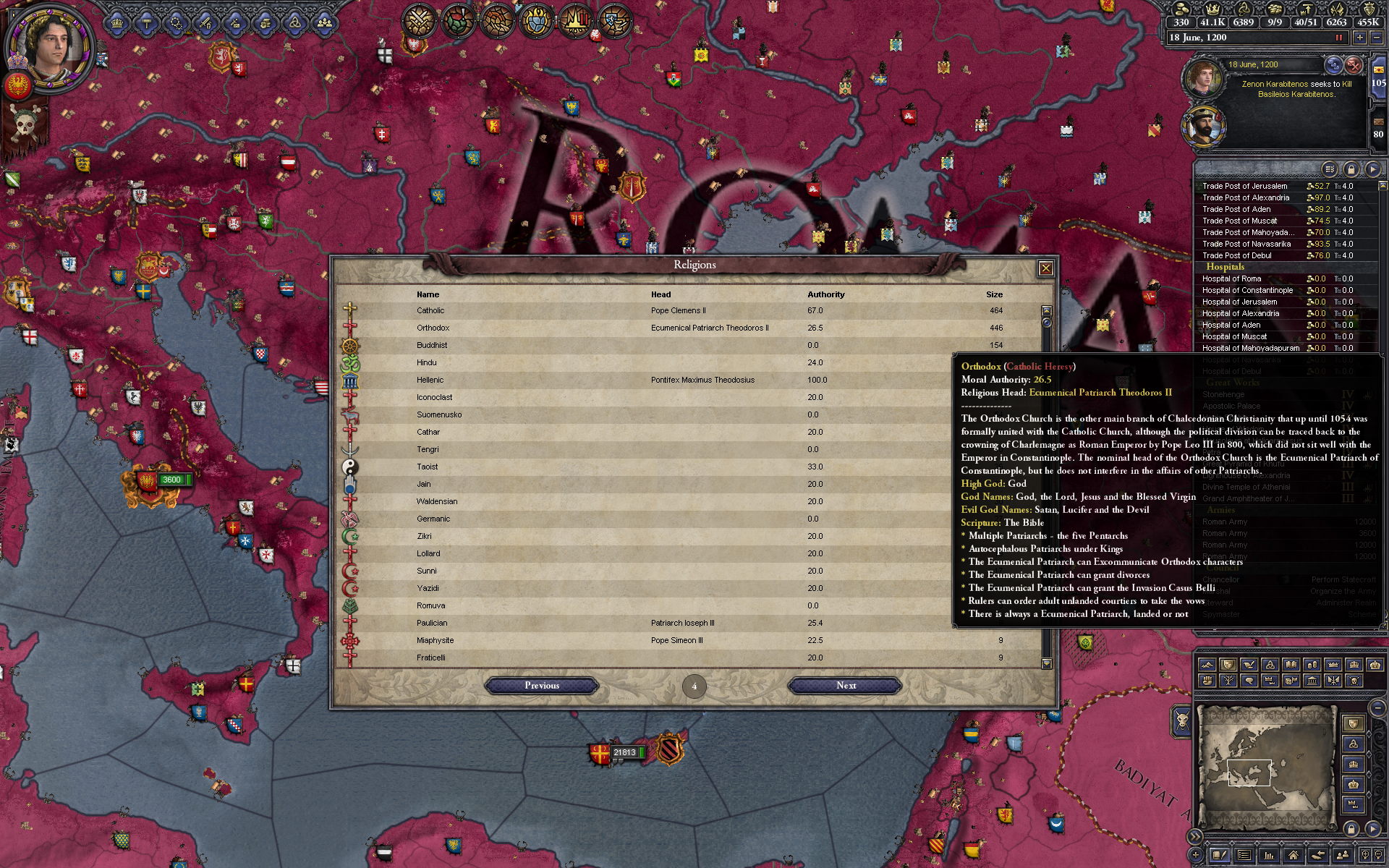Switch to culture mapmode speech bubble icon
The image size is (1389, 868).
pyautogui.click(x=1251, y=681)
